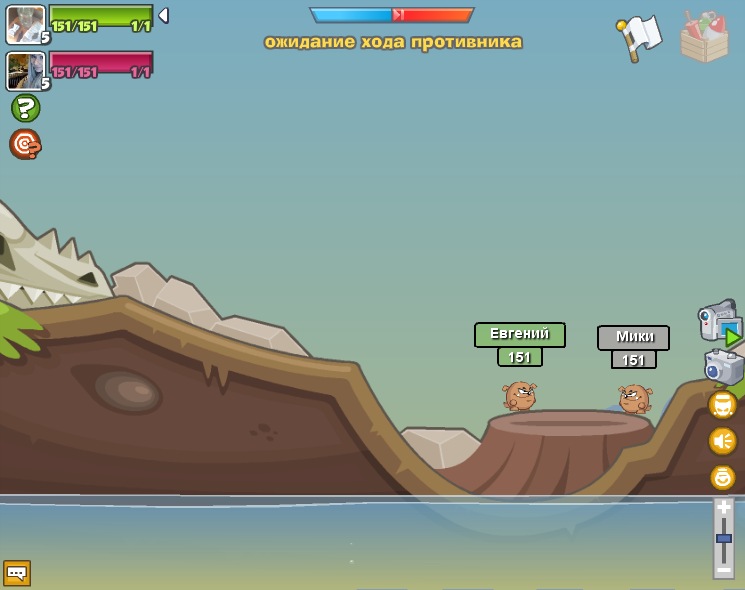Open the weapons crate inventory
Screen dimensions: 745x590
704,38
